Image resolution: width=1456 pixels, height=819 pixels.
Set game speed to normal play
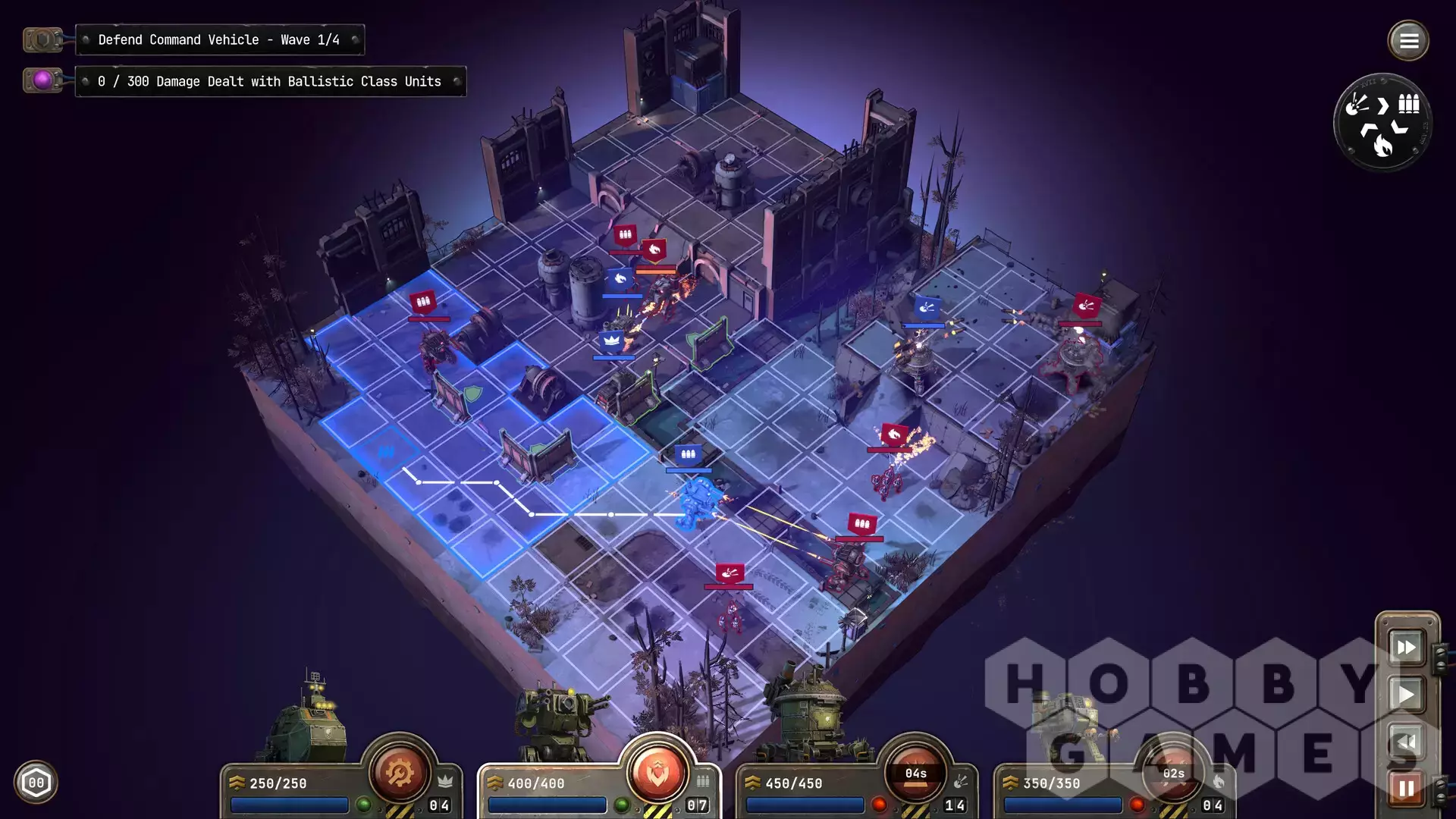[1407, 695]
